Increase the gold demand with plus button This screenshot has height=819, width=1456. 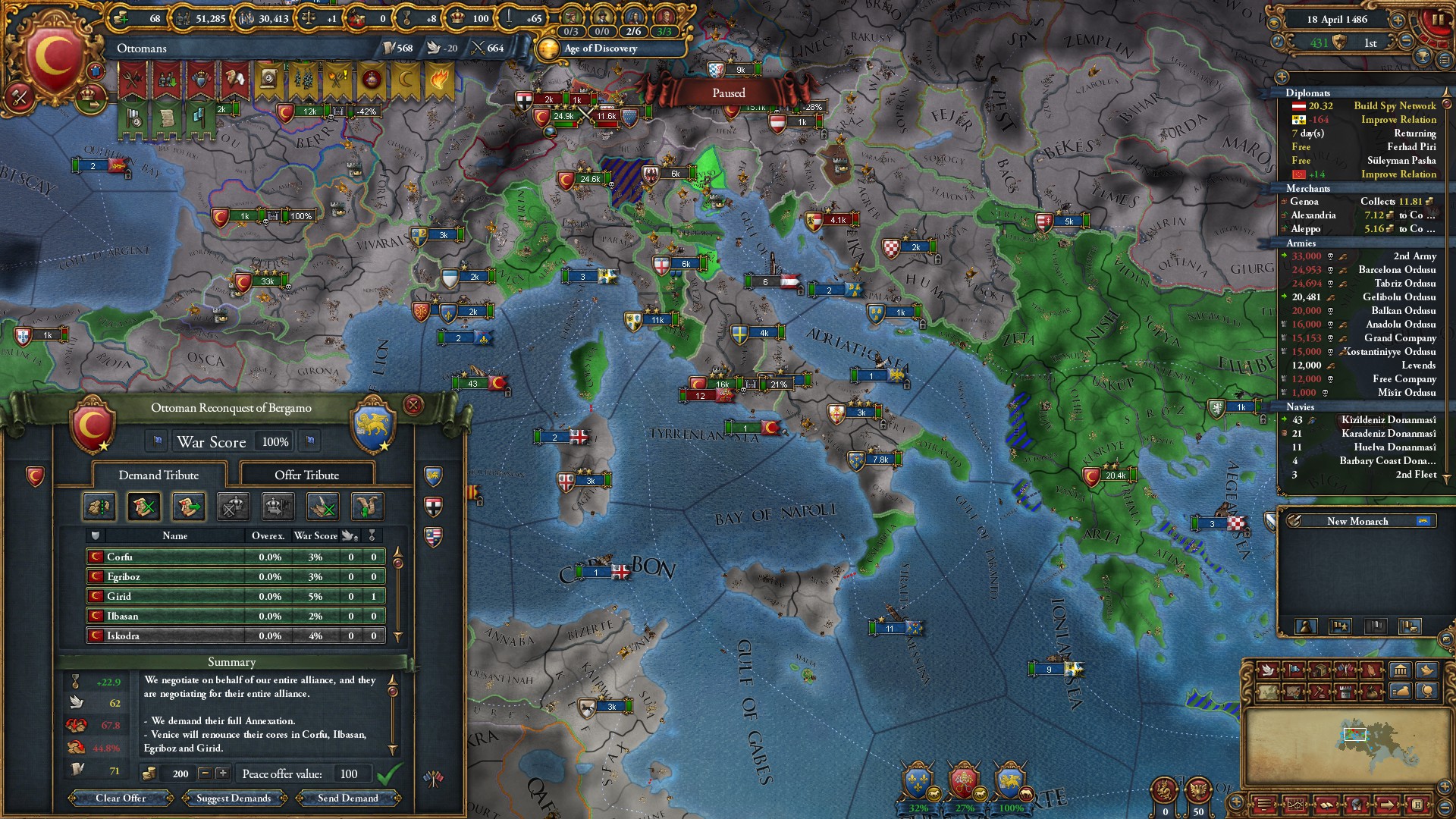pyautogui.click(x=222, y=773)
